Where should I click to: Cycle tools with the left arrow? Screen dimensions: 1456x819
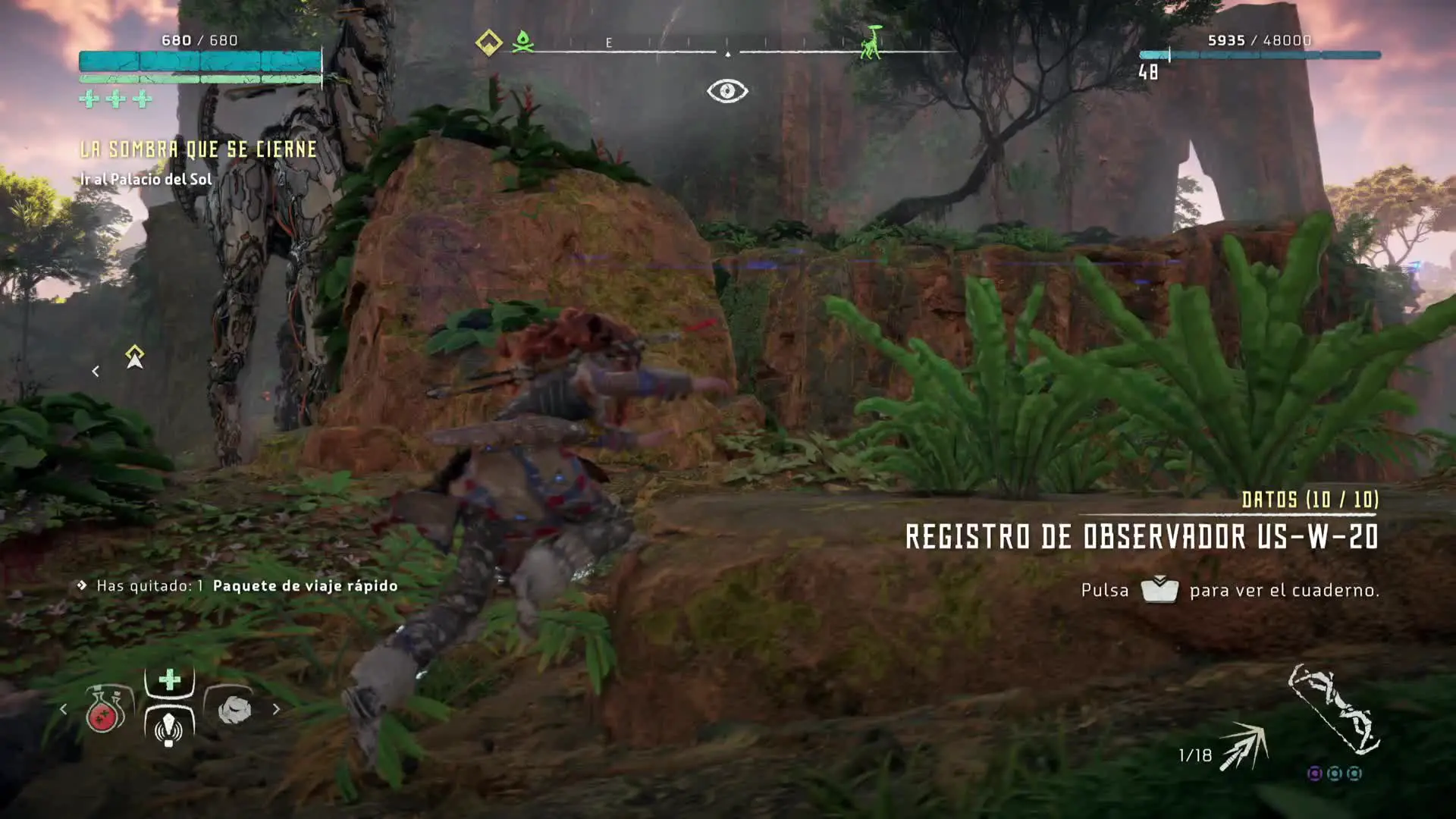click(x=64, y=710)
